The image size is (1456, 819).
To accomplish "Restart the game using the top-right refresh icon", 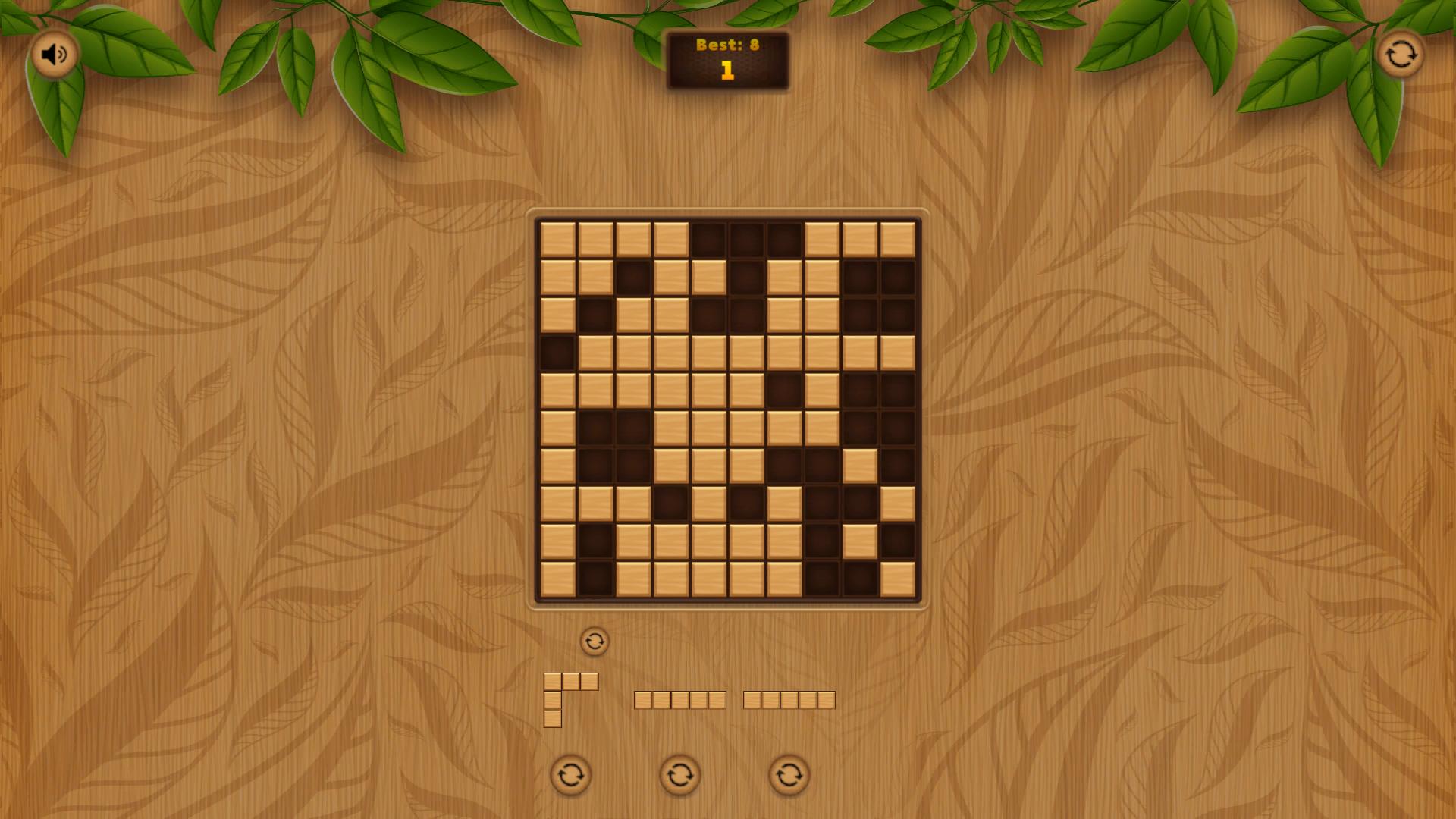I will point(1401,54).
